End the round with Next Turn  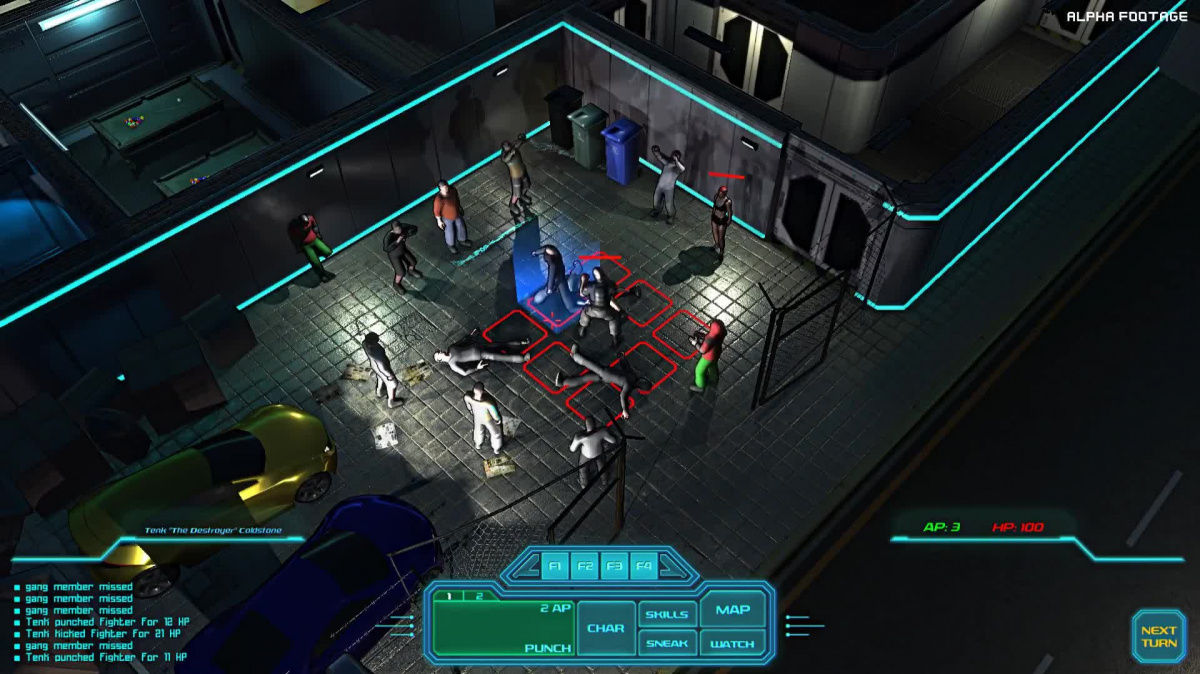click(1158, 637)
